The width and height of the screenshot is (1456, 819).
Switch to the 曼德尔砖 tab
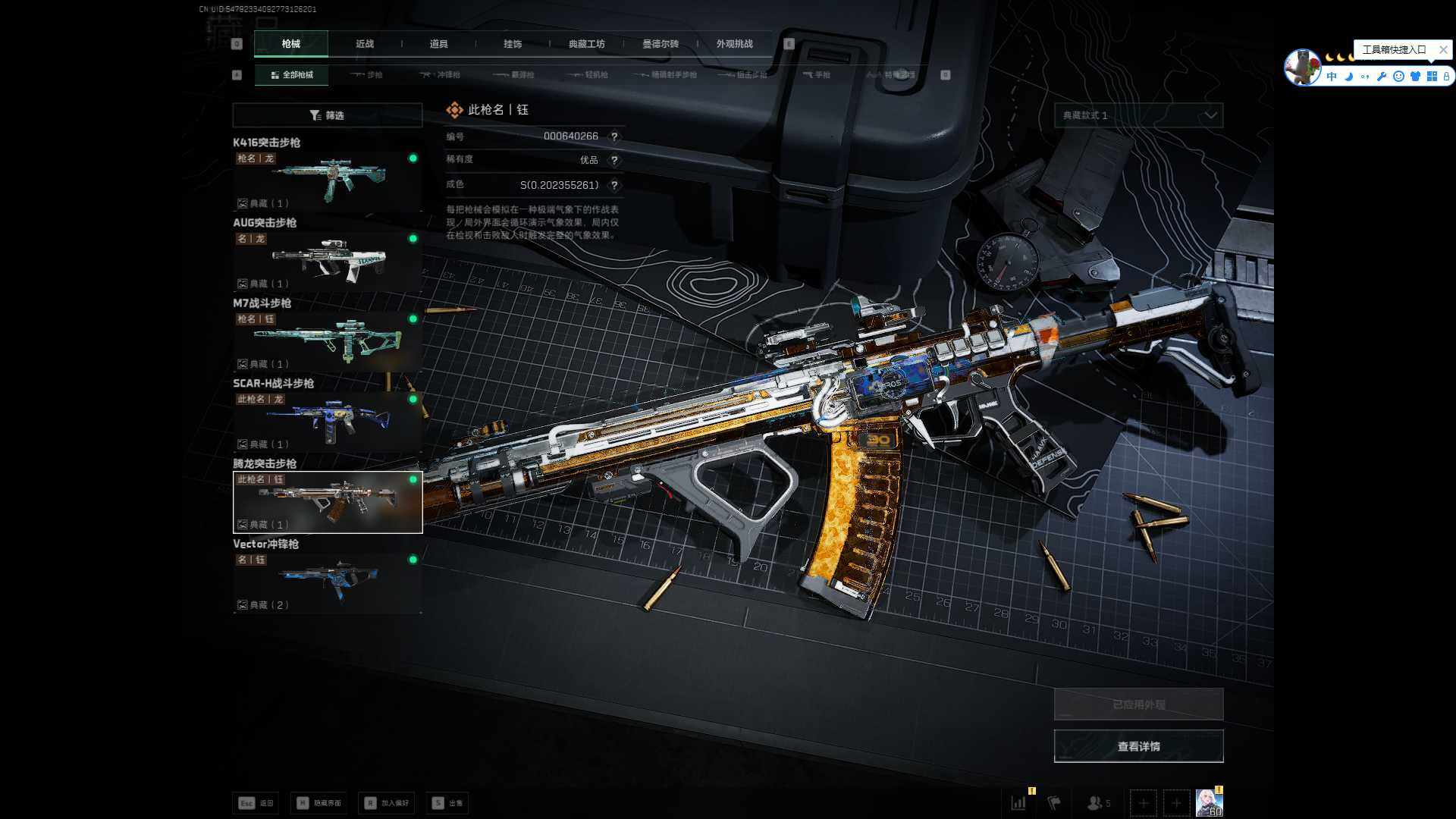tap(661, 44)
